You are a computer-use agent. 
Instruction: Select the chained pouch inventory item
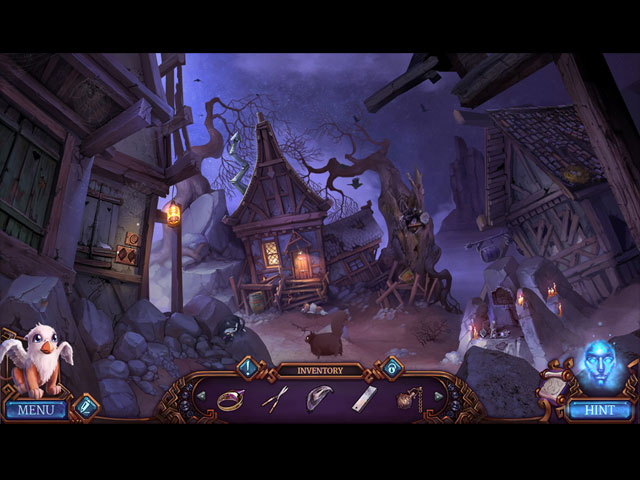408,398
